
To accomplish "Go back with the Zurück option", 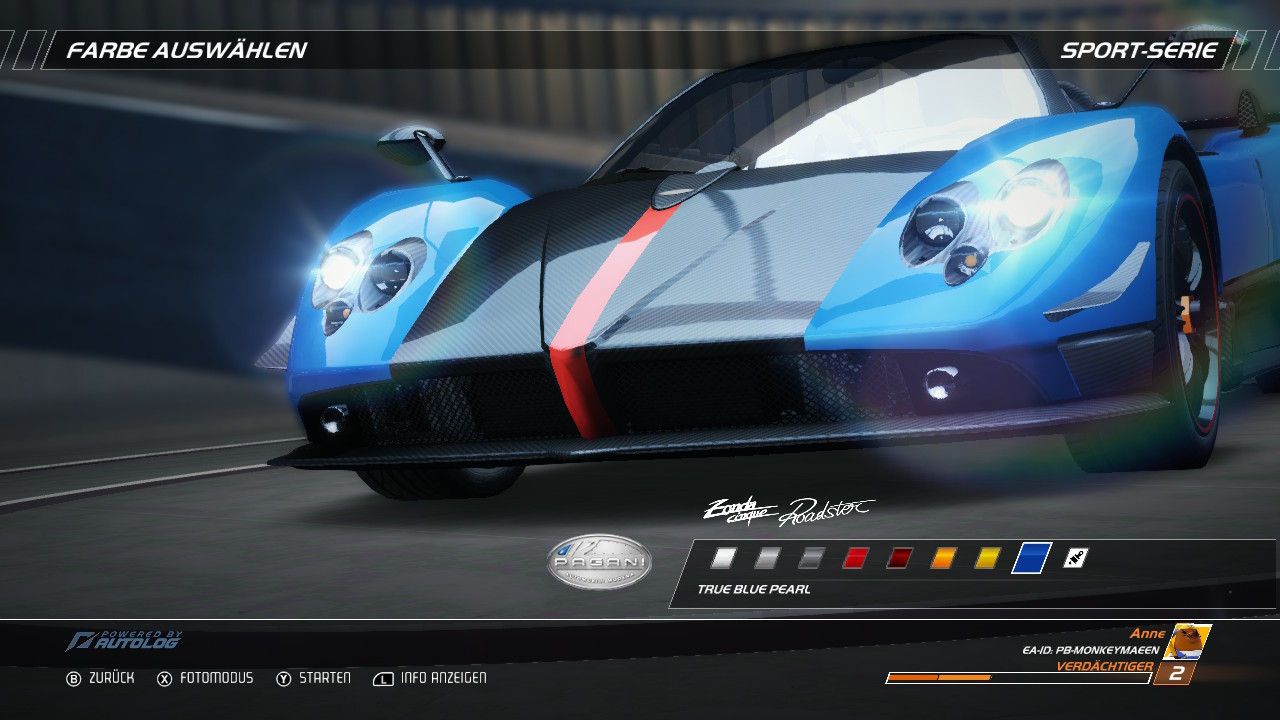I will click(x=100, y=678).
